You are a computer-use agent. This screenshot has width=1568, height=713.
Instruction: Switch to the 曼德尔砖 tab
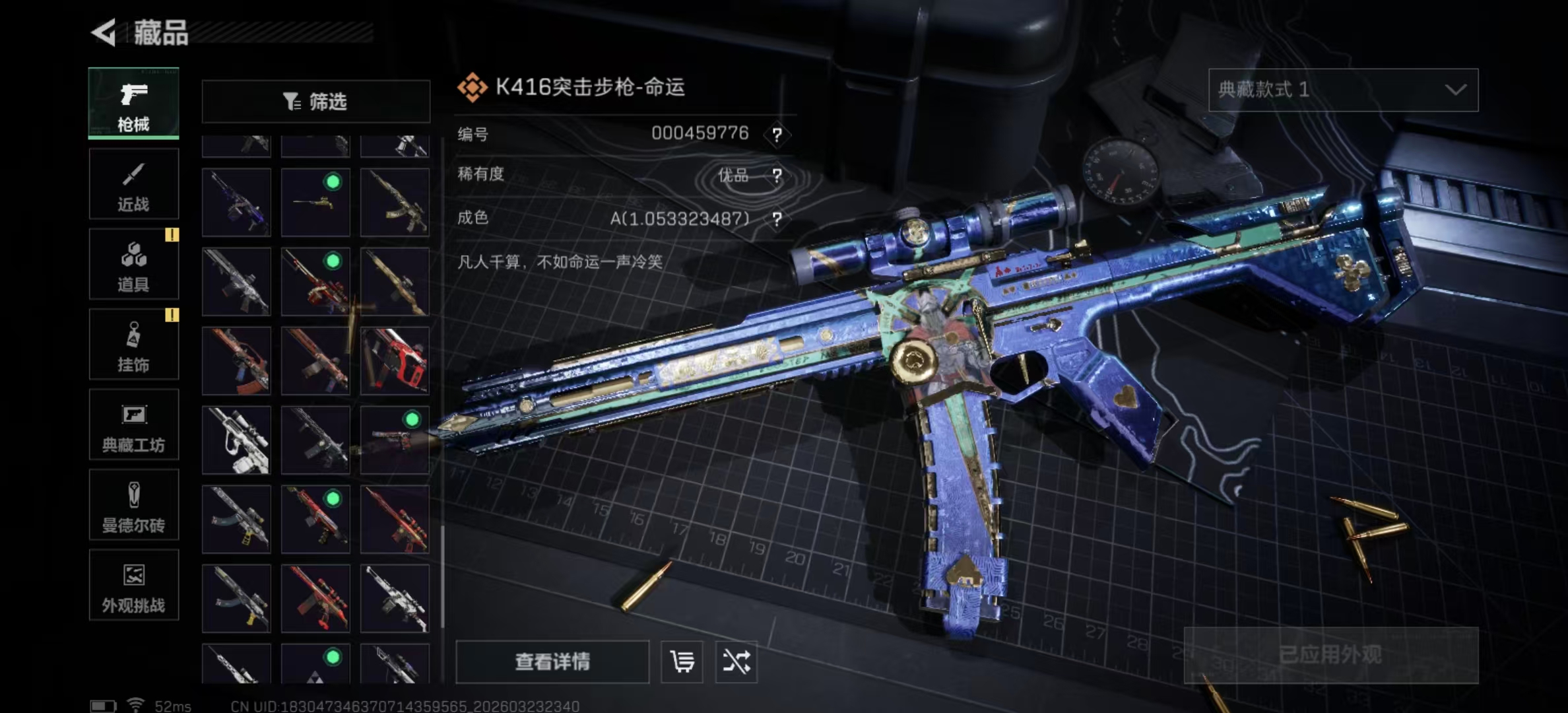[x=133, y=506]
